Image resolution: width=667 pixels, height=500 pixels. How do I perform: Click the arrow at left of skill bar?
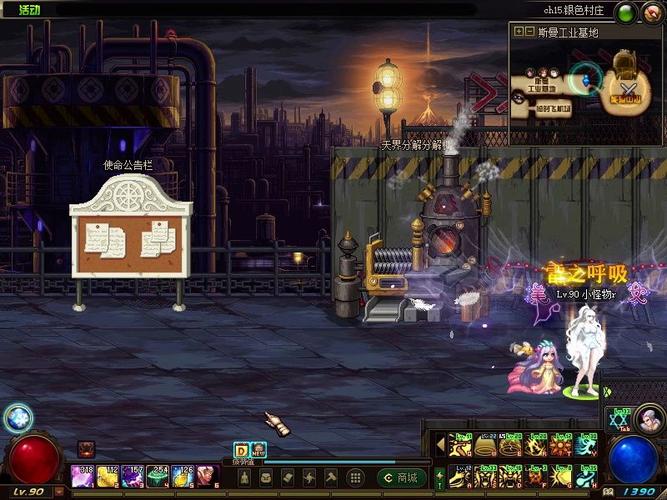point(438,441)
